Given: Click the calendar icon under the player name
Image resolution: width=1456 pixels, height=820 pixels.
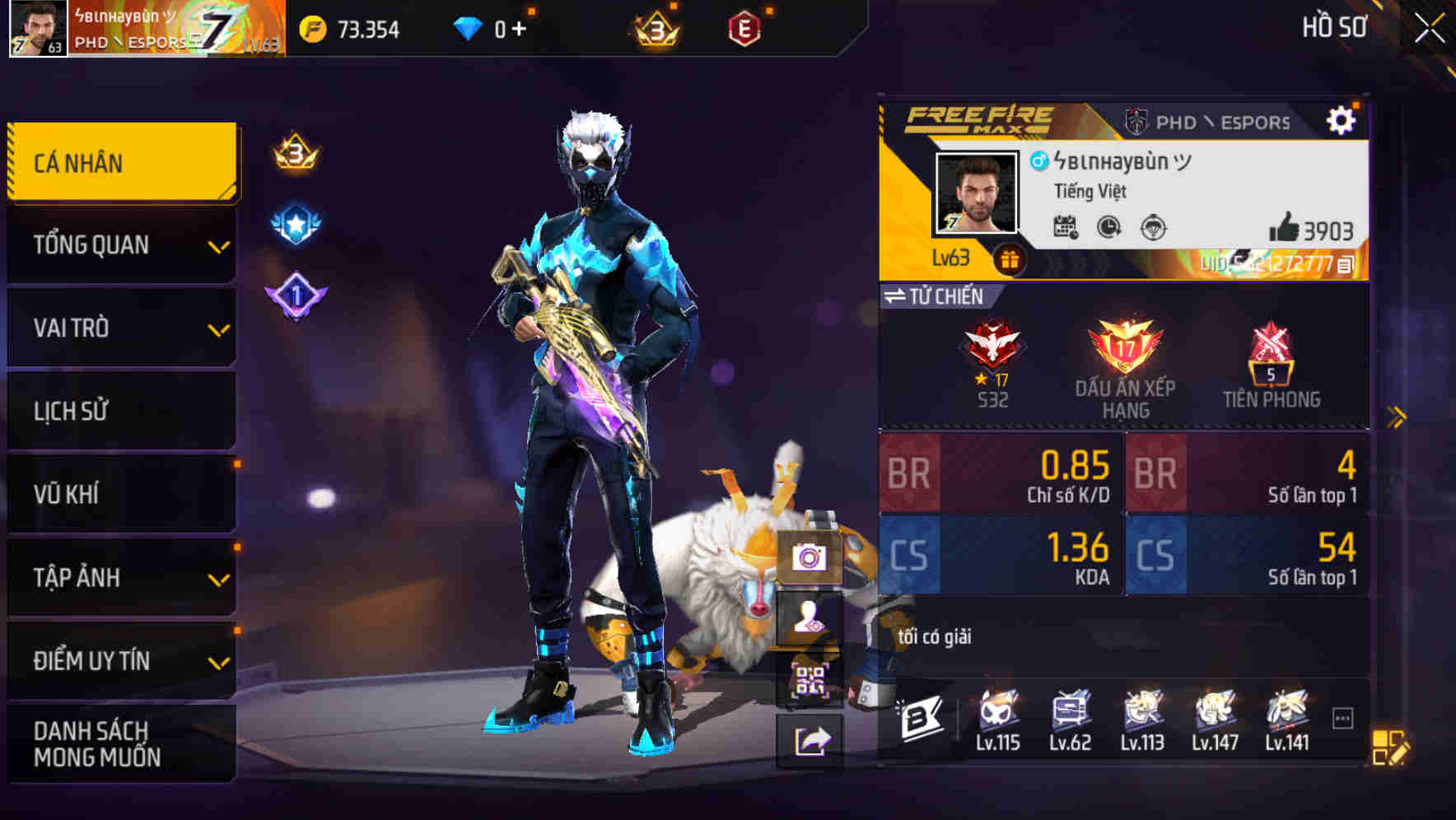Looking at the screenshot, I should click(1066, 226).
